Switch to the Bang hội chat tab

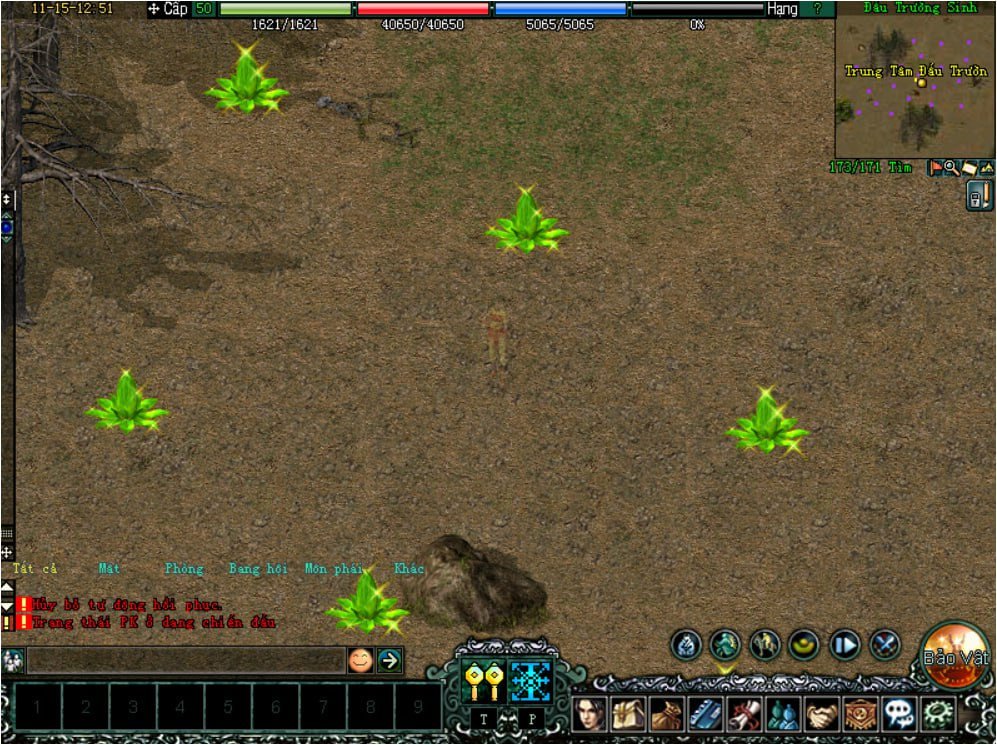(257, 569)
